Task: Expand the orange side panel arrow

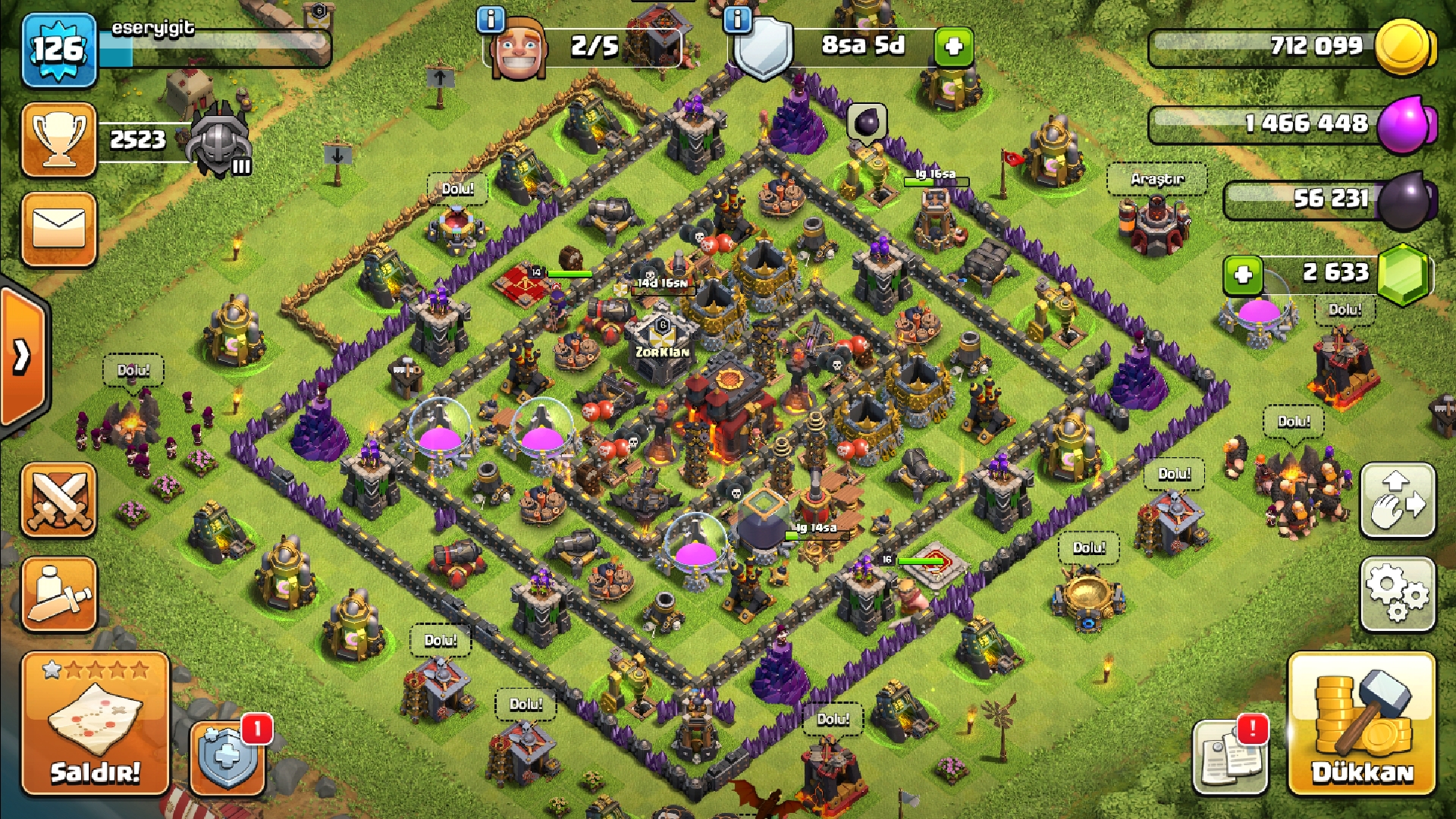Action: coord(23,355)
